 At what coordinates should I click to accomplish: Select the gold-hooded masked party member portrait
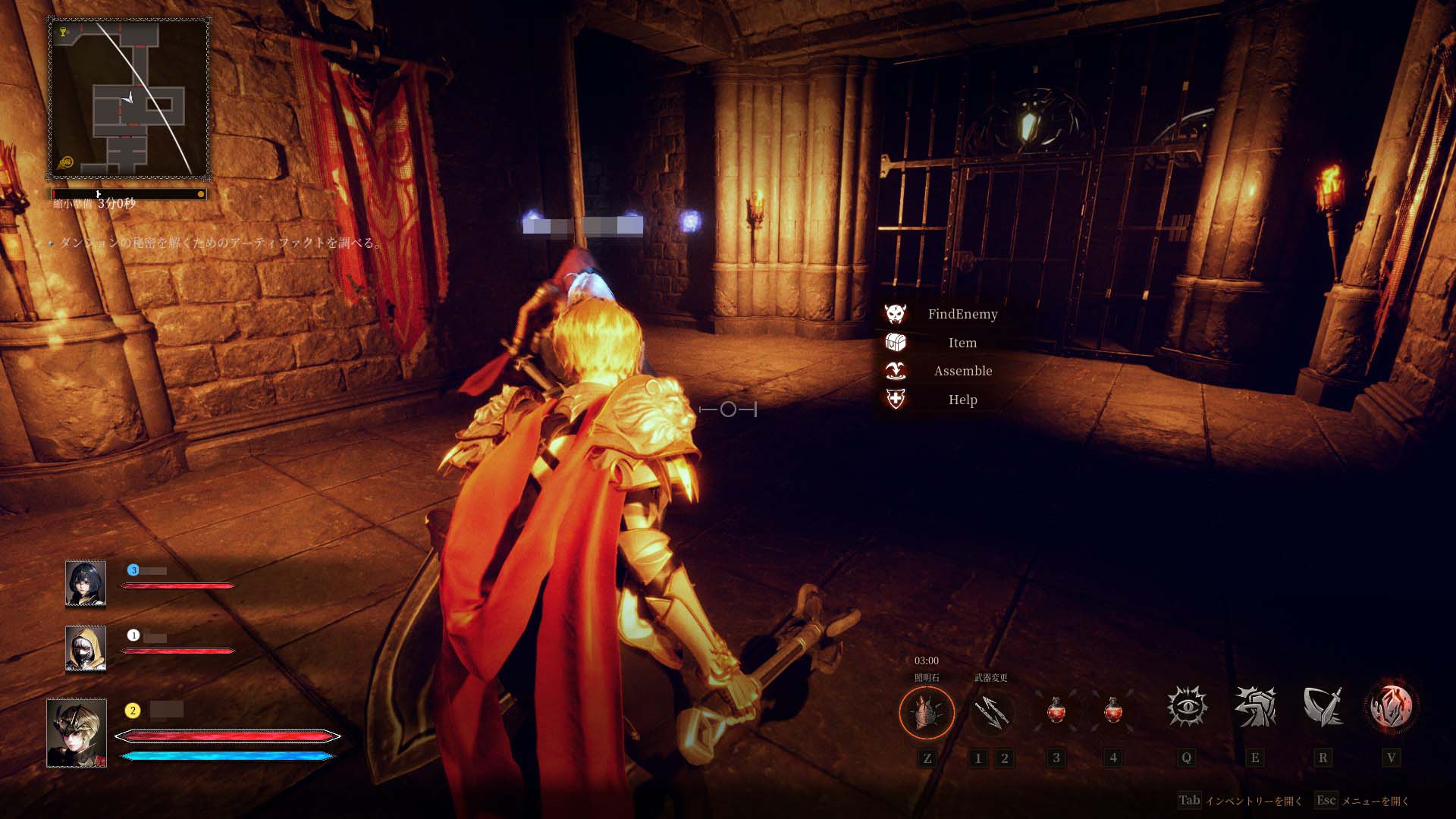pyautogui.click(x=85, y=649)
